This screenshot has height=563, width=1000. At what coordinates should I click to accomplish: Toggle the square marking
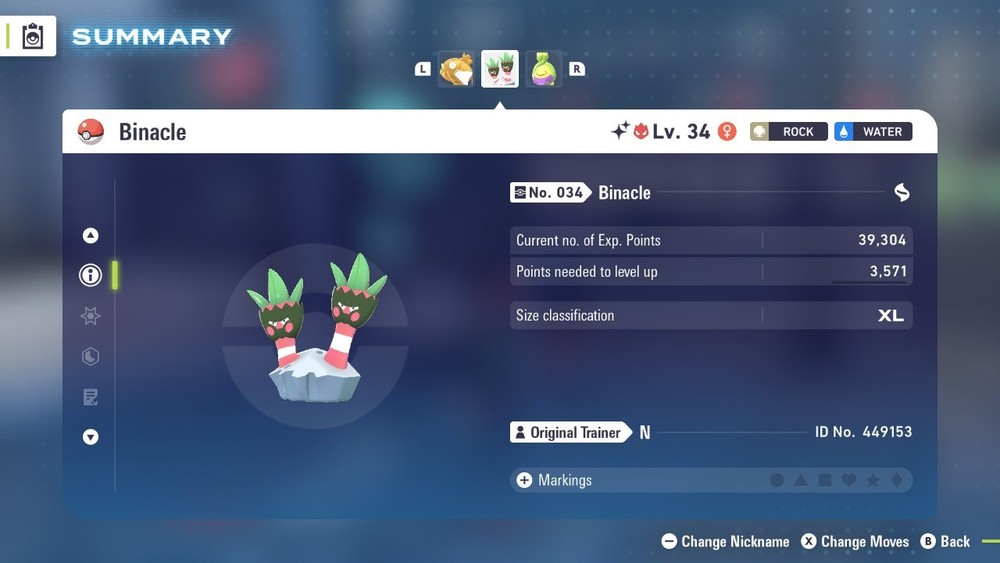825,481
